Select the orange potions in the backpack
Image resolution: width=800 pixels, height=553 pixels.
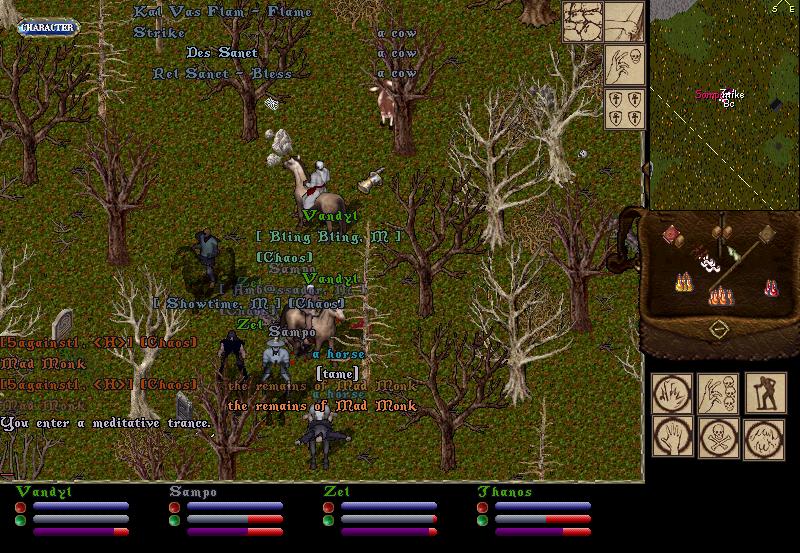720,295
